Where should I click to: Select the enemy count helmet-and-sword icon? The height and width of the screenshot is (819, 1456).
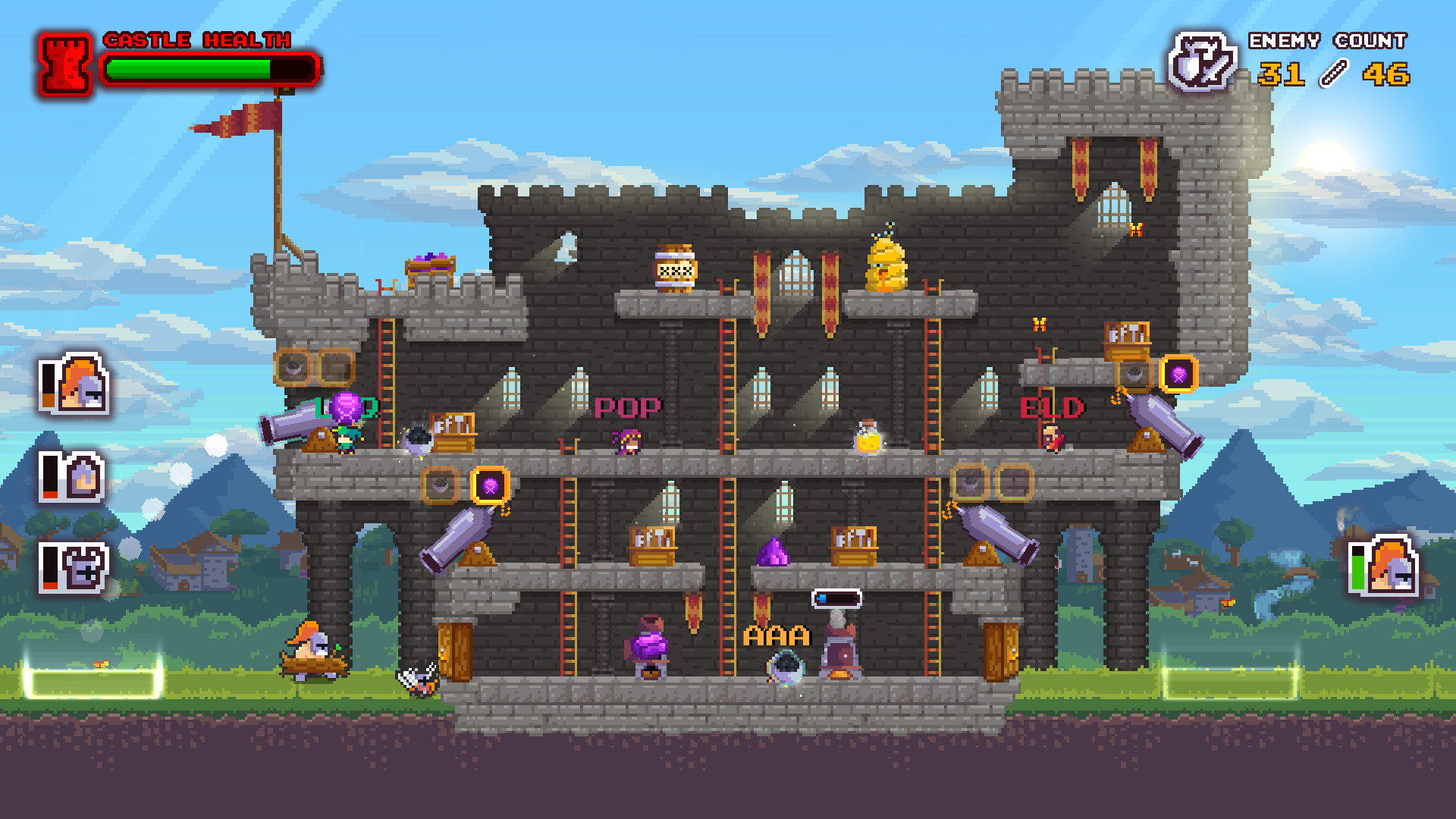pos(1203,59)
